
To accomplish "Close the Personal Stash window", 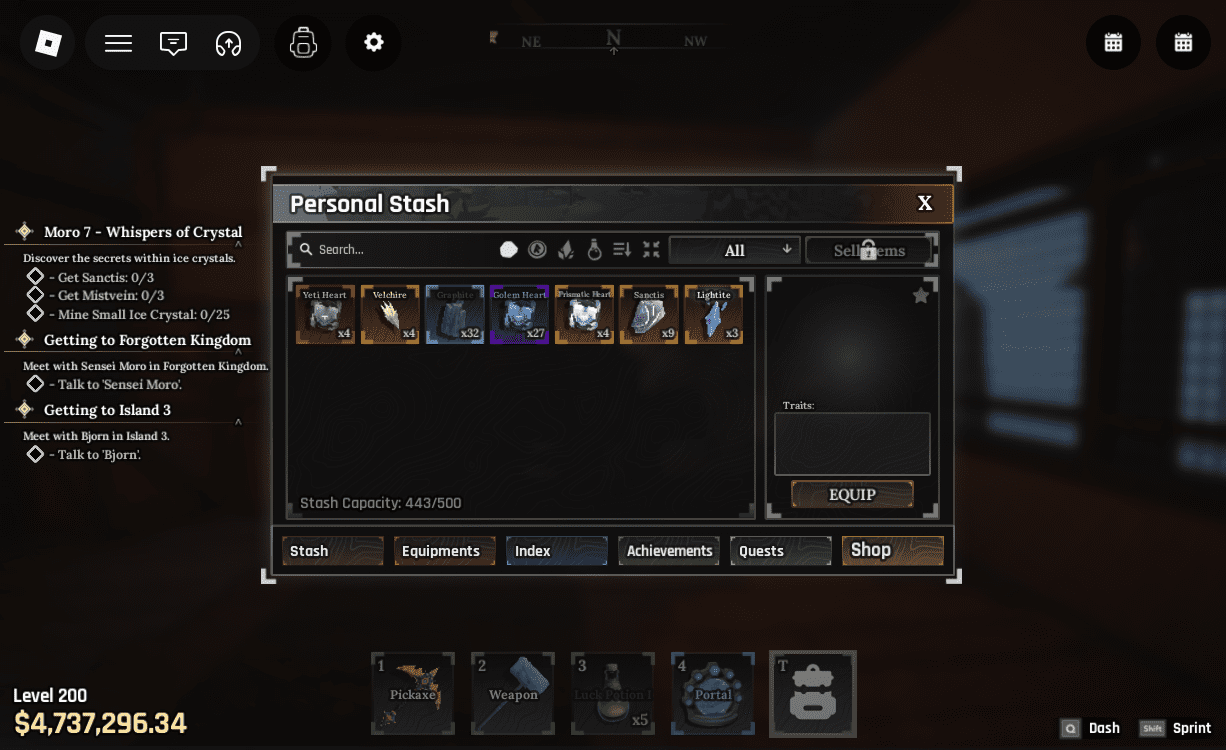I will click(925, 204).
